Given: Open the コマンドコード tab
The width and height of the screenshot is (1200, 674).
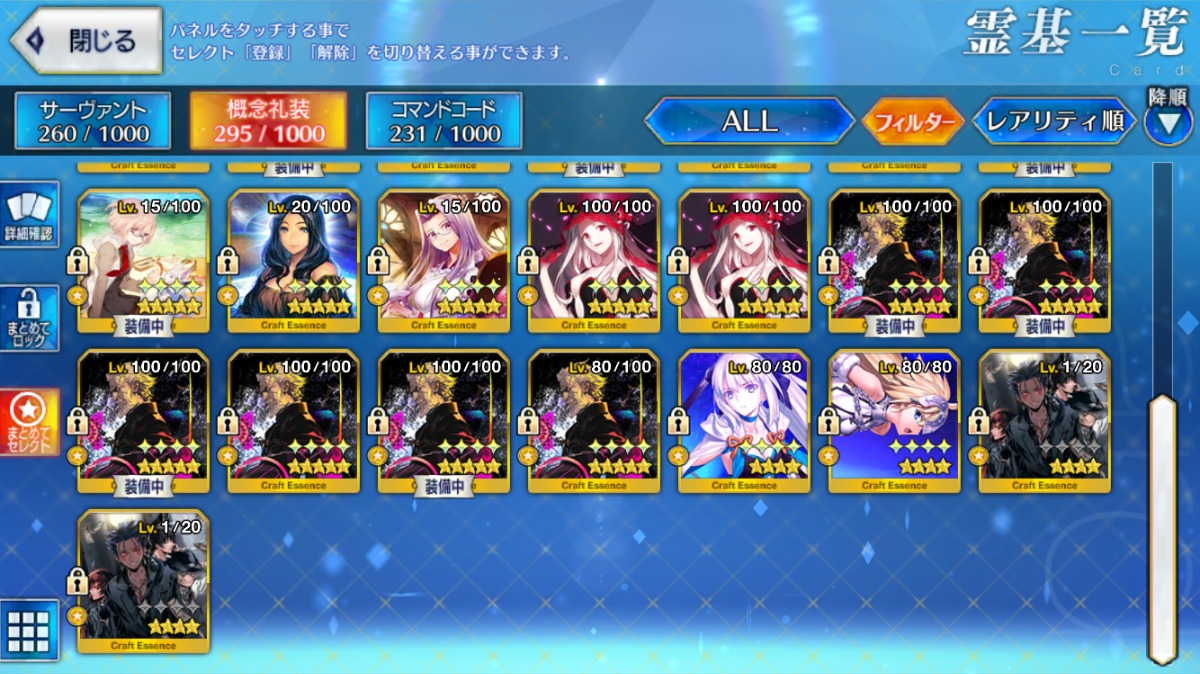Looking at the screenshot, I should 444,121.
